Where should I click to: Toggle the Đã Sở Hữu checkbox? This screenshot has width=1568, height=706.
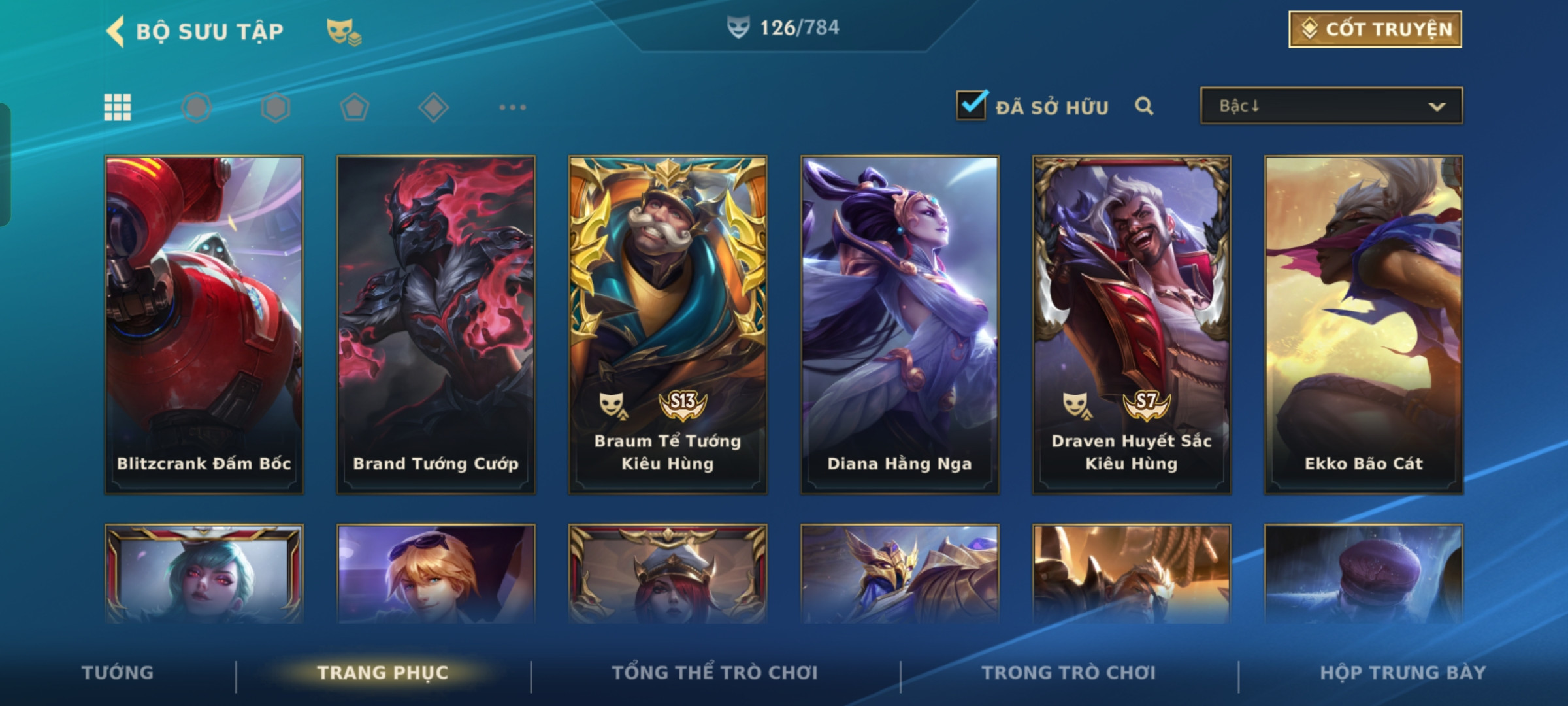(971, 106)
